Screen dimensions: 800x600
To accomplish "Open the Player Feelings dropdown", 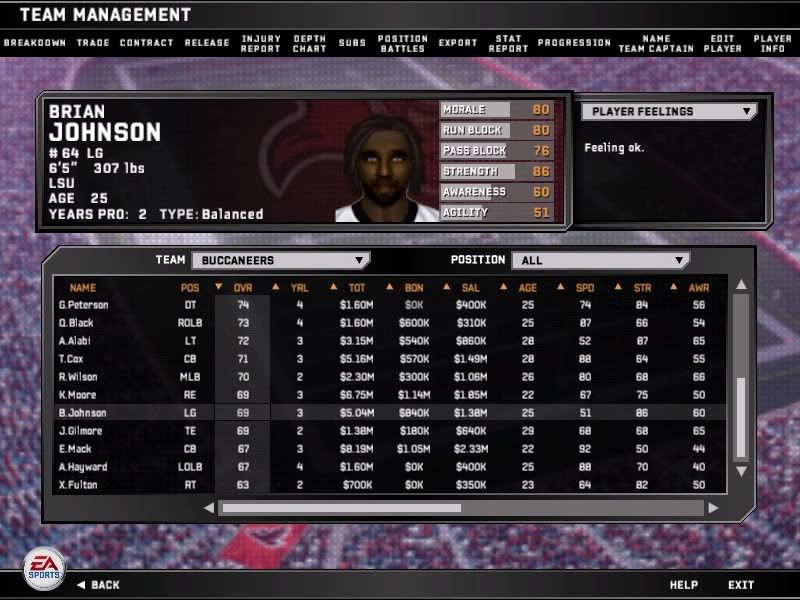I will 669,112.
